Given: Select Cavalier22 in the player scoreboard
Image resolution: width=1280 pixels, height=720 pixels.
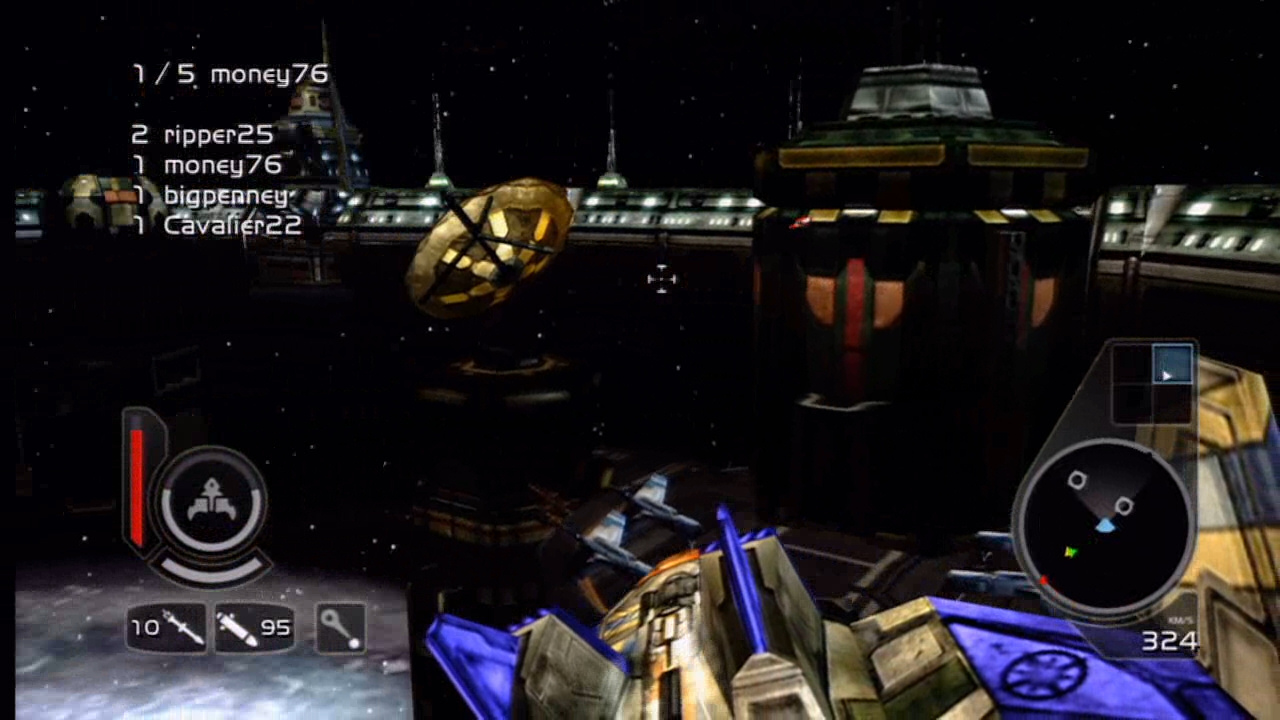Looking at the screenshot, I should tap(232, 226).
